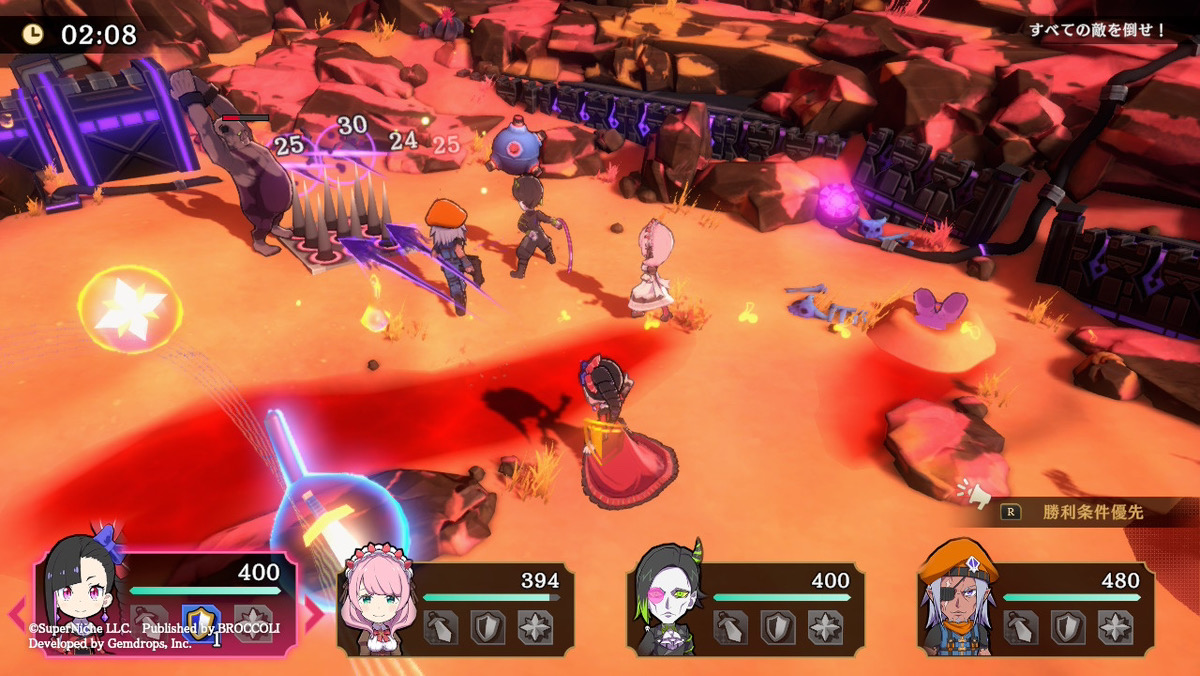
Task: Select the horned character's sword skill icon
Action: click(730, 627)
